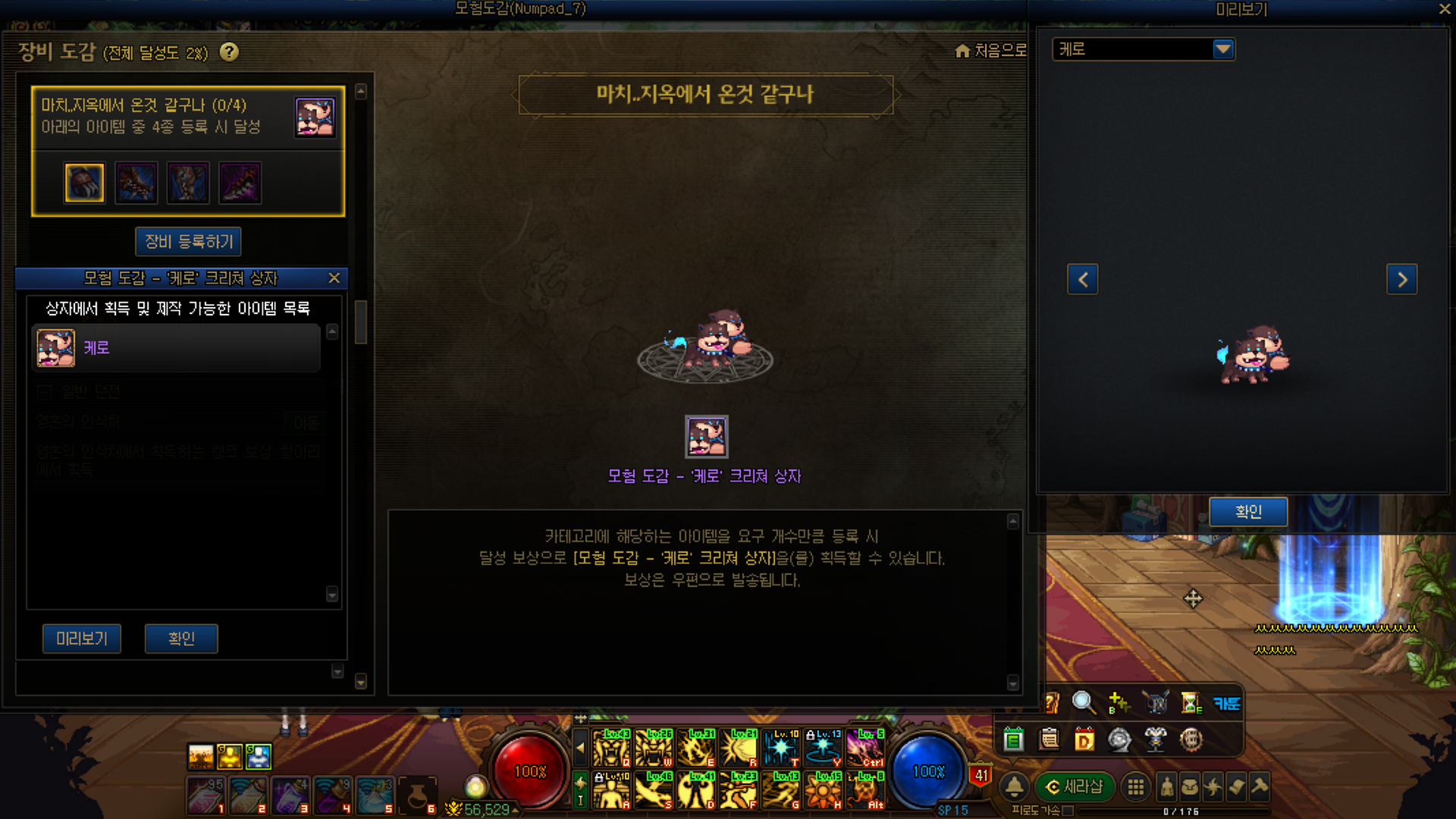Open the 카툰 icon in the toolbar
The width and height of the screenshot is (1456, 819).
[x=1226, y=703]
